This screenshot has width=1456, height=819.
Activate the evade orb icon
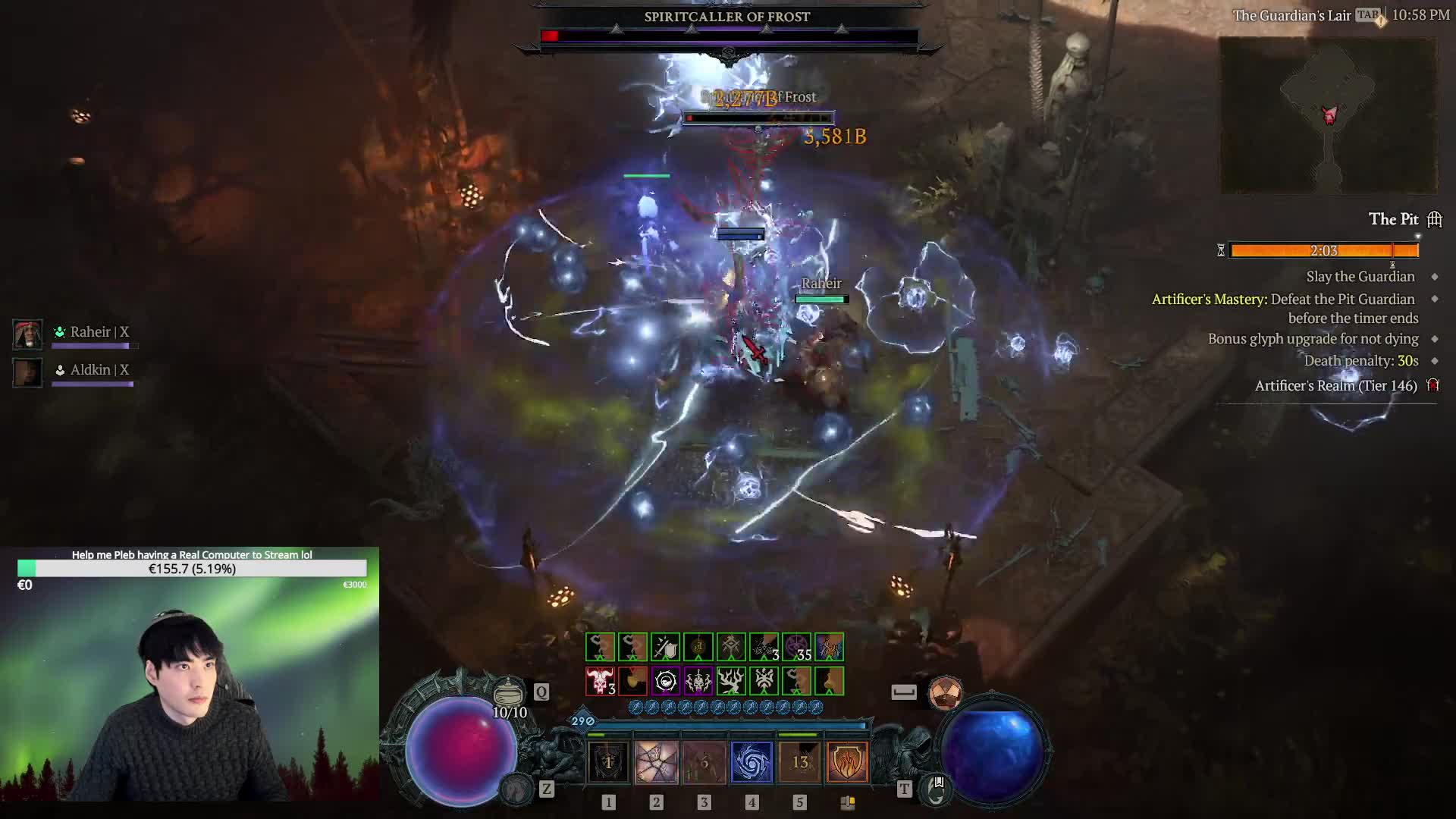[x=945, y=692]
